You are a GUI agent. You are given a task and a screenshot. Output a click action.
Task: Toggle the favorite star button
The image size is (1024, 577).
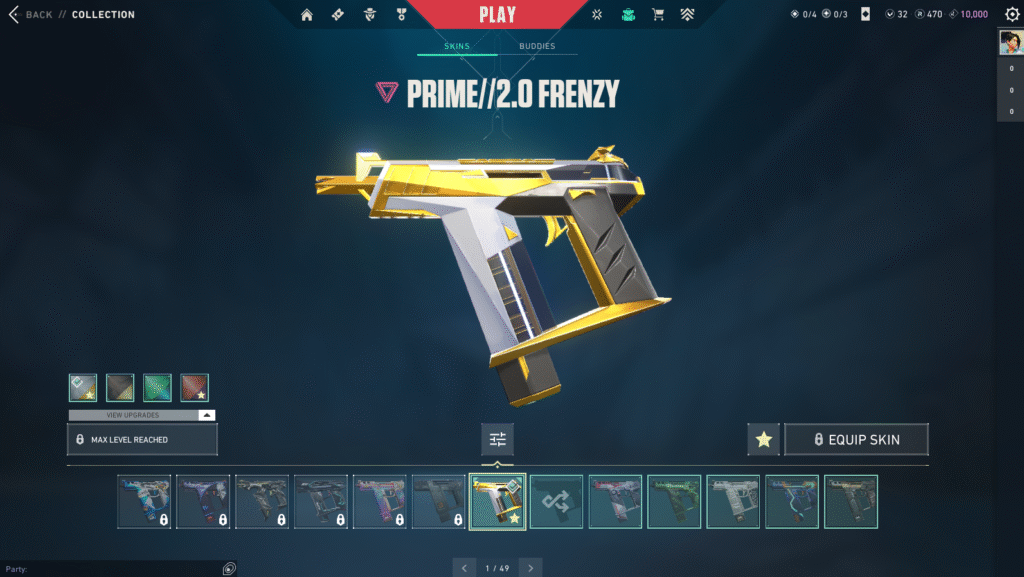[x=763, y=439]
